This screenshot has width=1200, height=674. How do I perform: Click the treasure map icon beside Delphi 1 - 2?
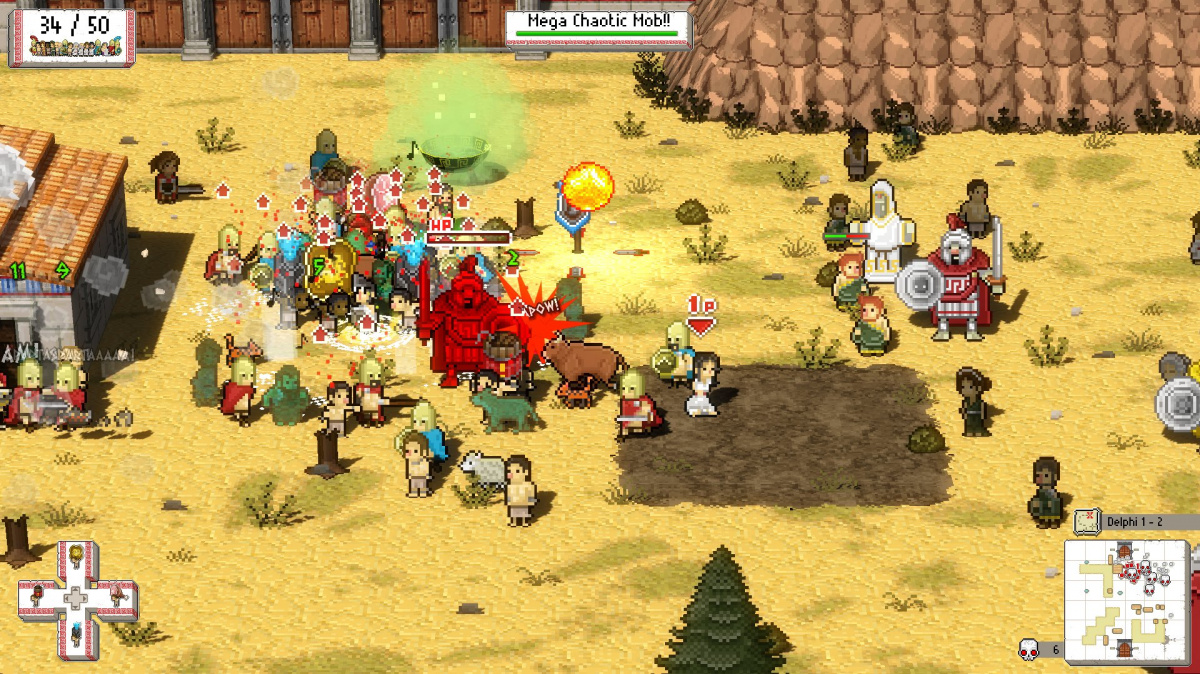tap(1087, 521)
